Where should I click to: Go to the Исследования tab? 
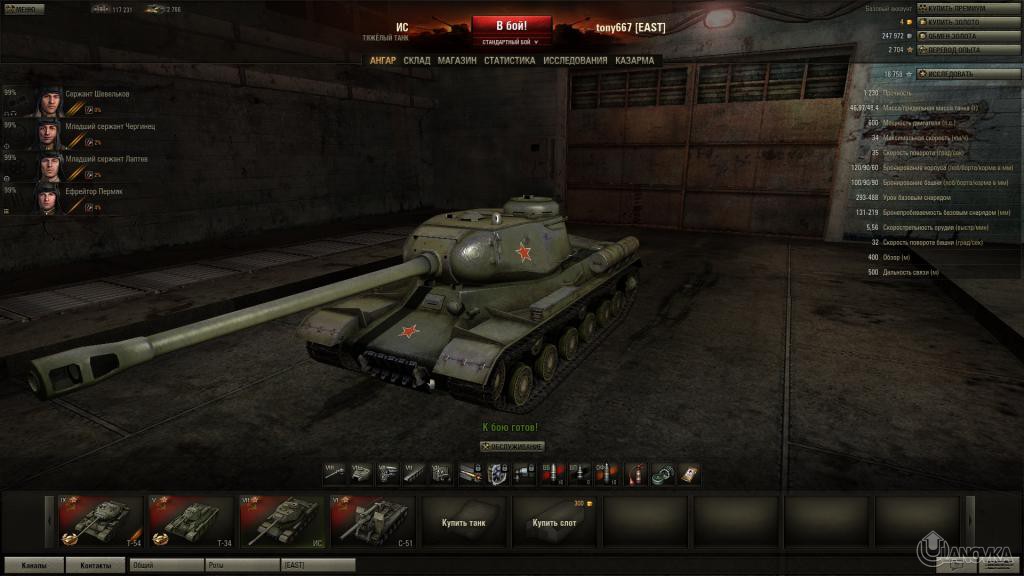[575, 60]
